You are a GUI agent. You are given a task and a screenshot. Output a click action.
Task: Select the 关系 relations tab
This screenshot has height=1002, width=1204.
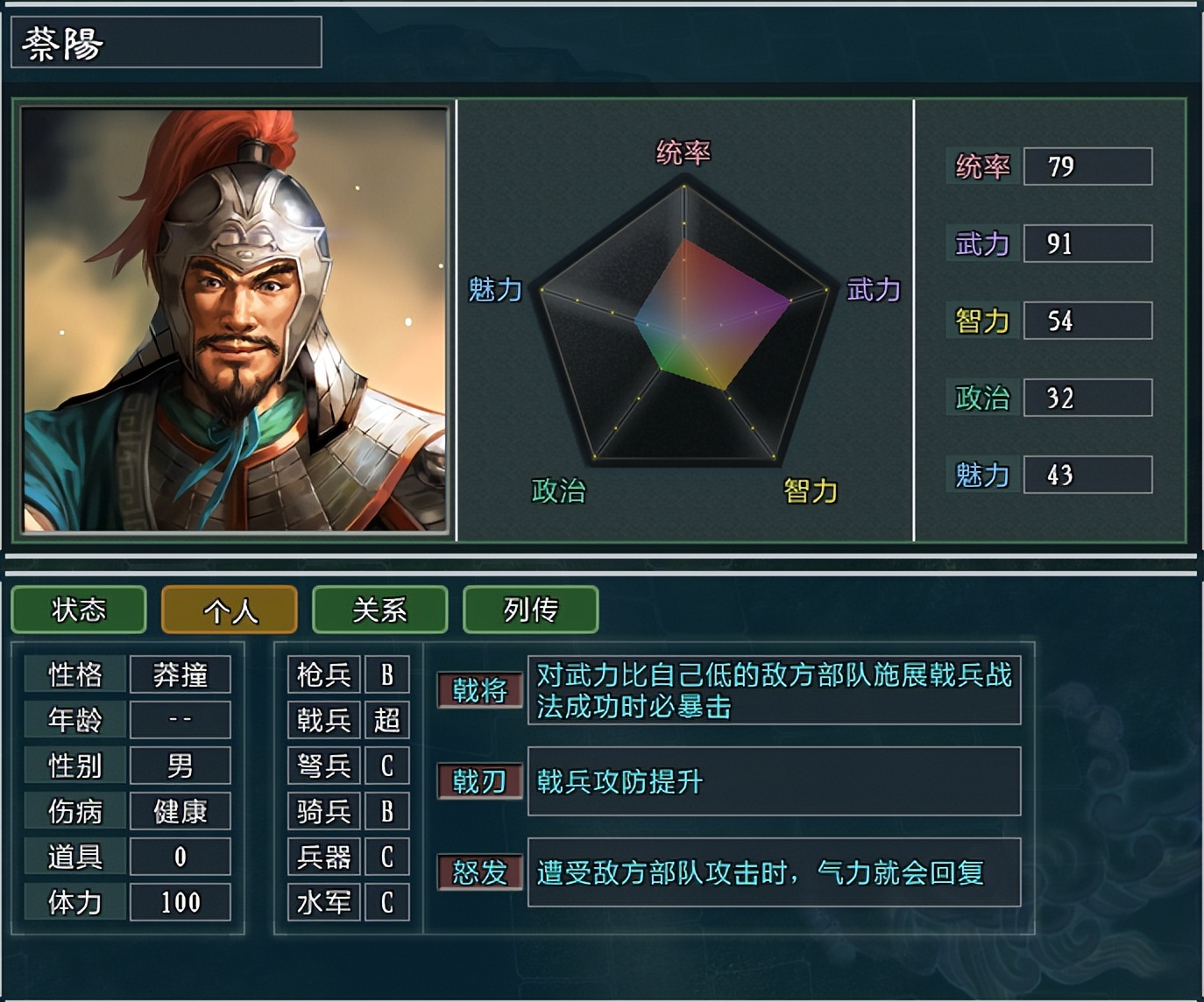click(379, 610)
